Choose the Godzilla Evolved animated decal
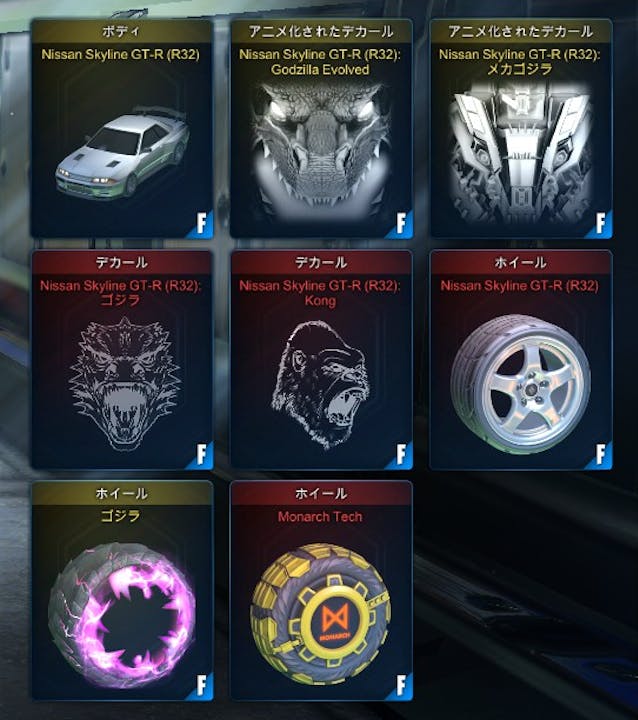The image size is (638, 720). pyautogui.click(x=321, y=150)
